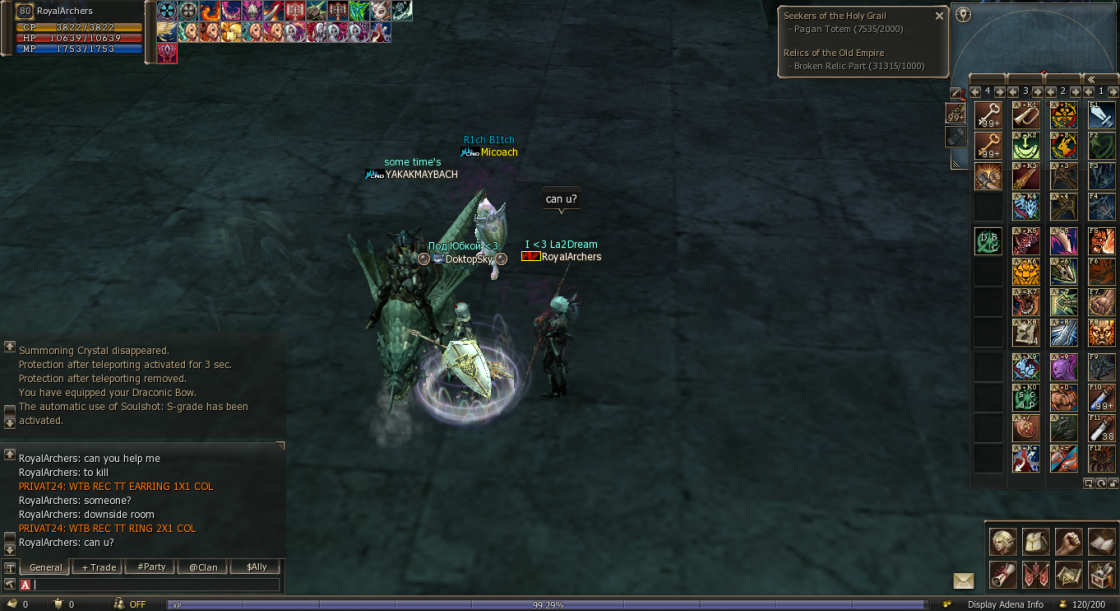Open the mail envelope icon
This screenshot has height=611, width=1120.
pos(963,580)
